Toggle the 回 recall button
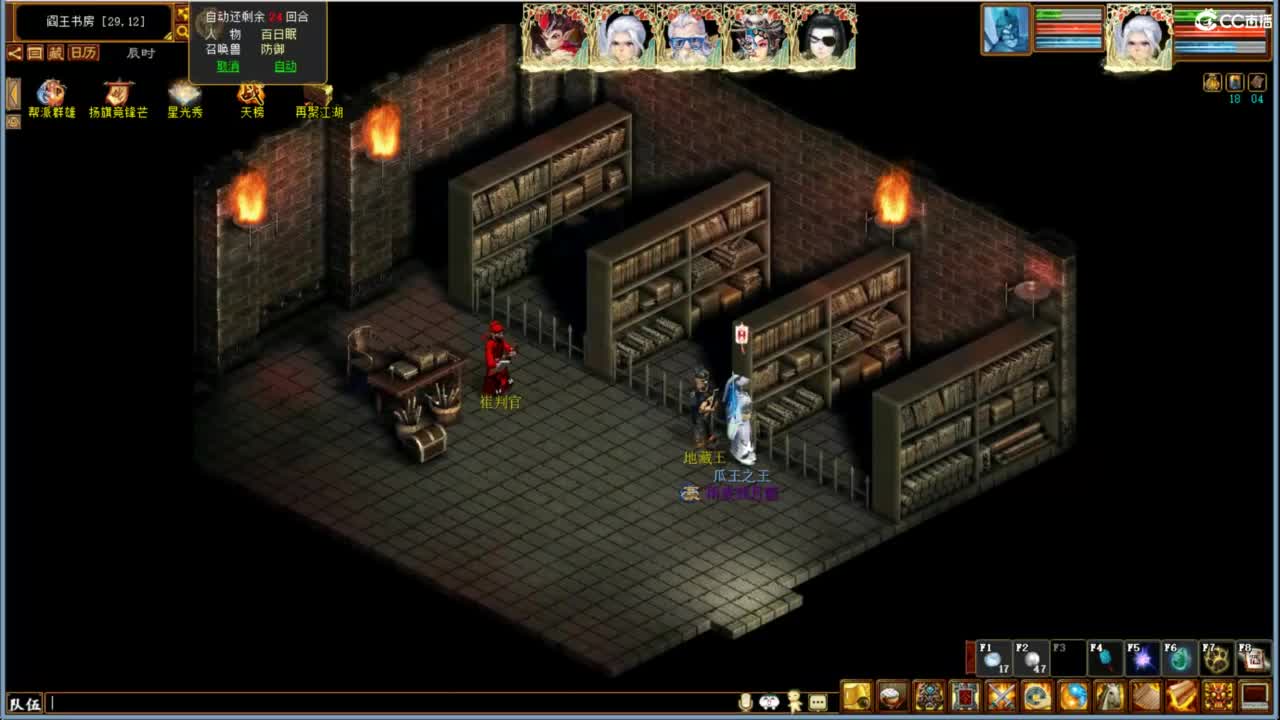 point(37,52)
